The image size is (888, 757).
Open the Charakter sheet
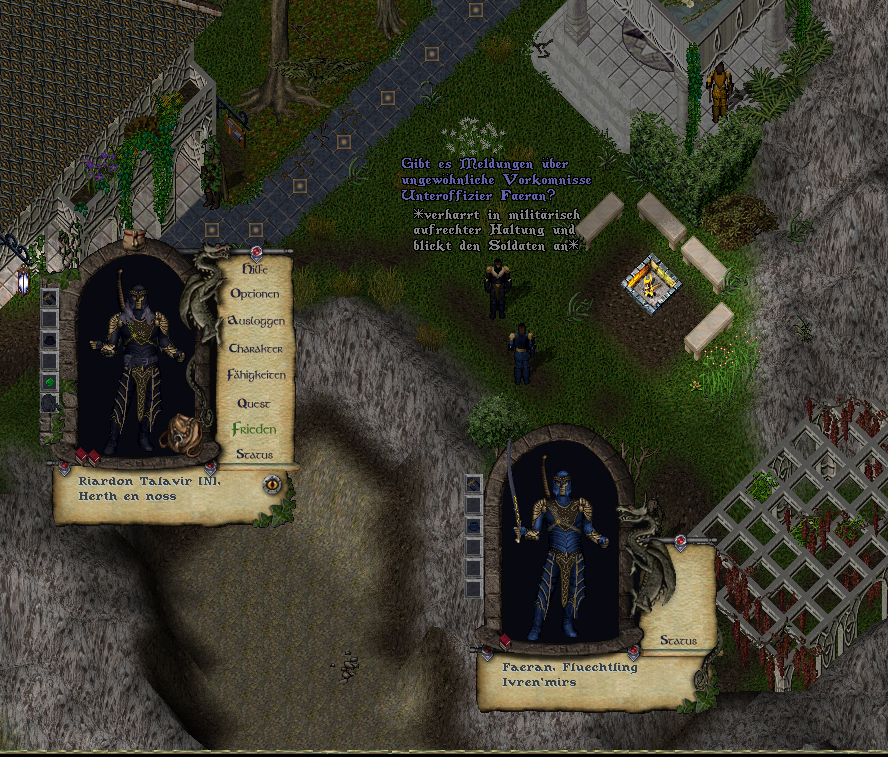[256, 348]
